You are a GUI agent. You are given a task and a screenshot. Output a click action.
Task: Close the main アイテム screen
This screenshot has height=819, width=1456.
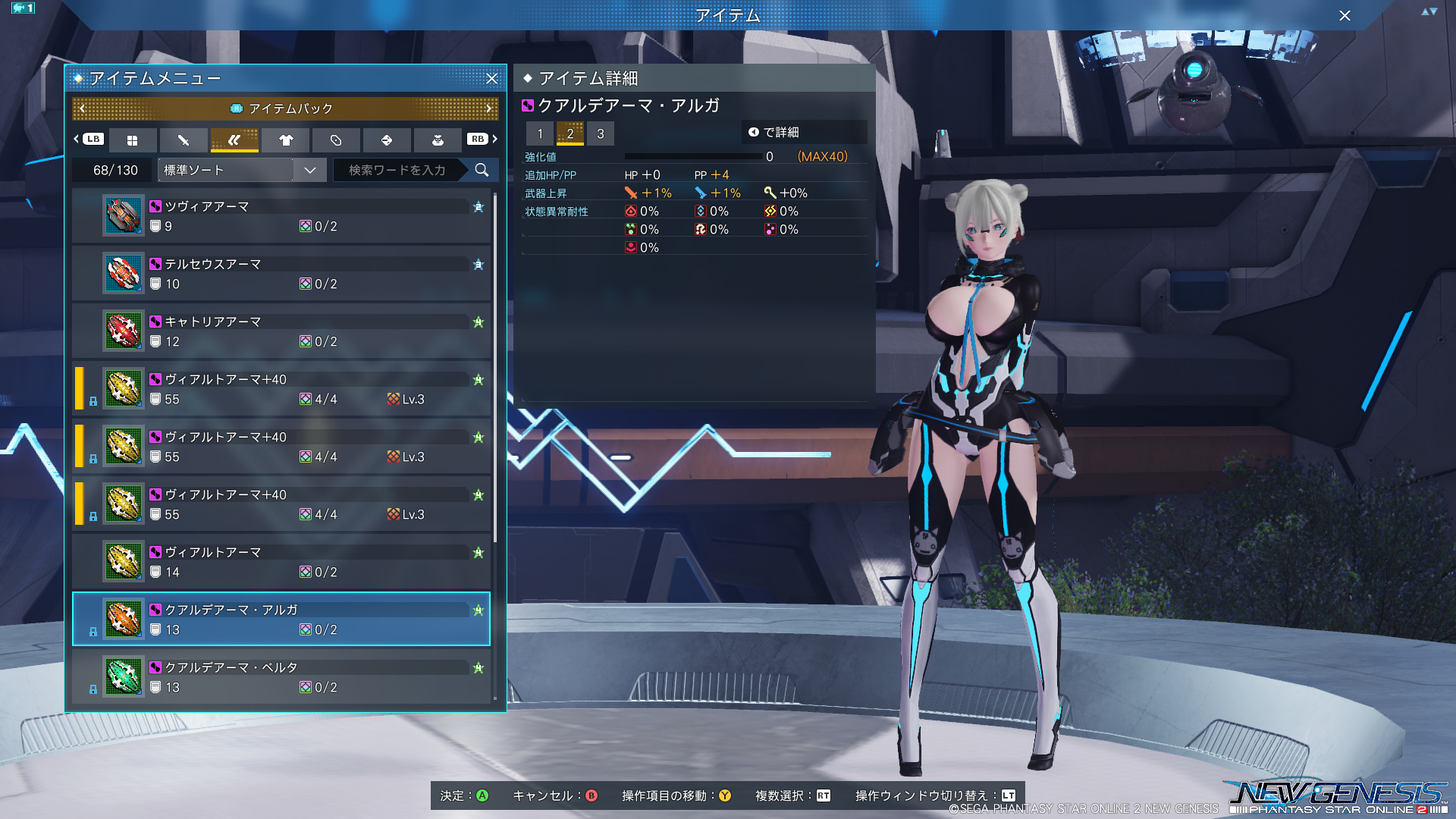point(1345,15)
